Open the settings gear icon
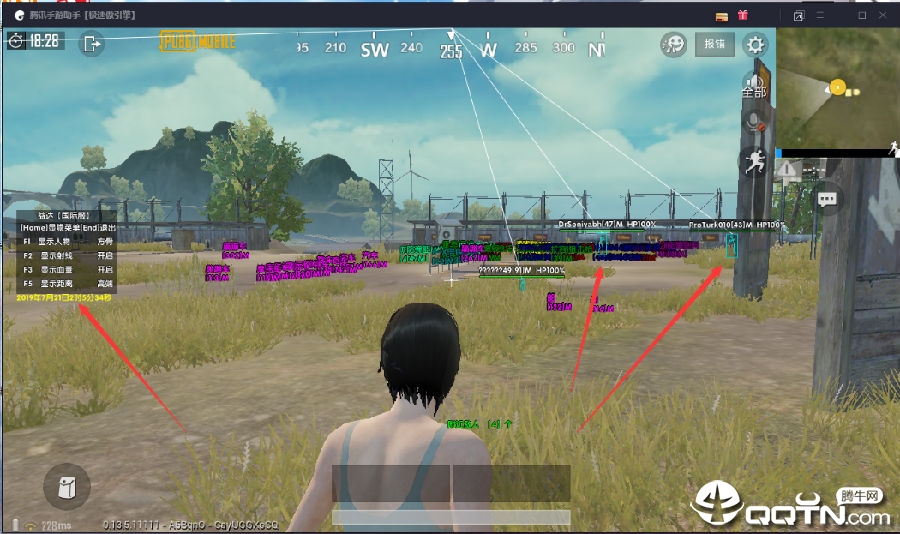 point(756,45)
